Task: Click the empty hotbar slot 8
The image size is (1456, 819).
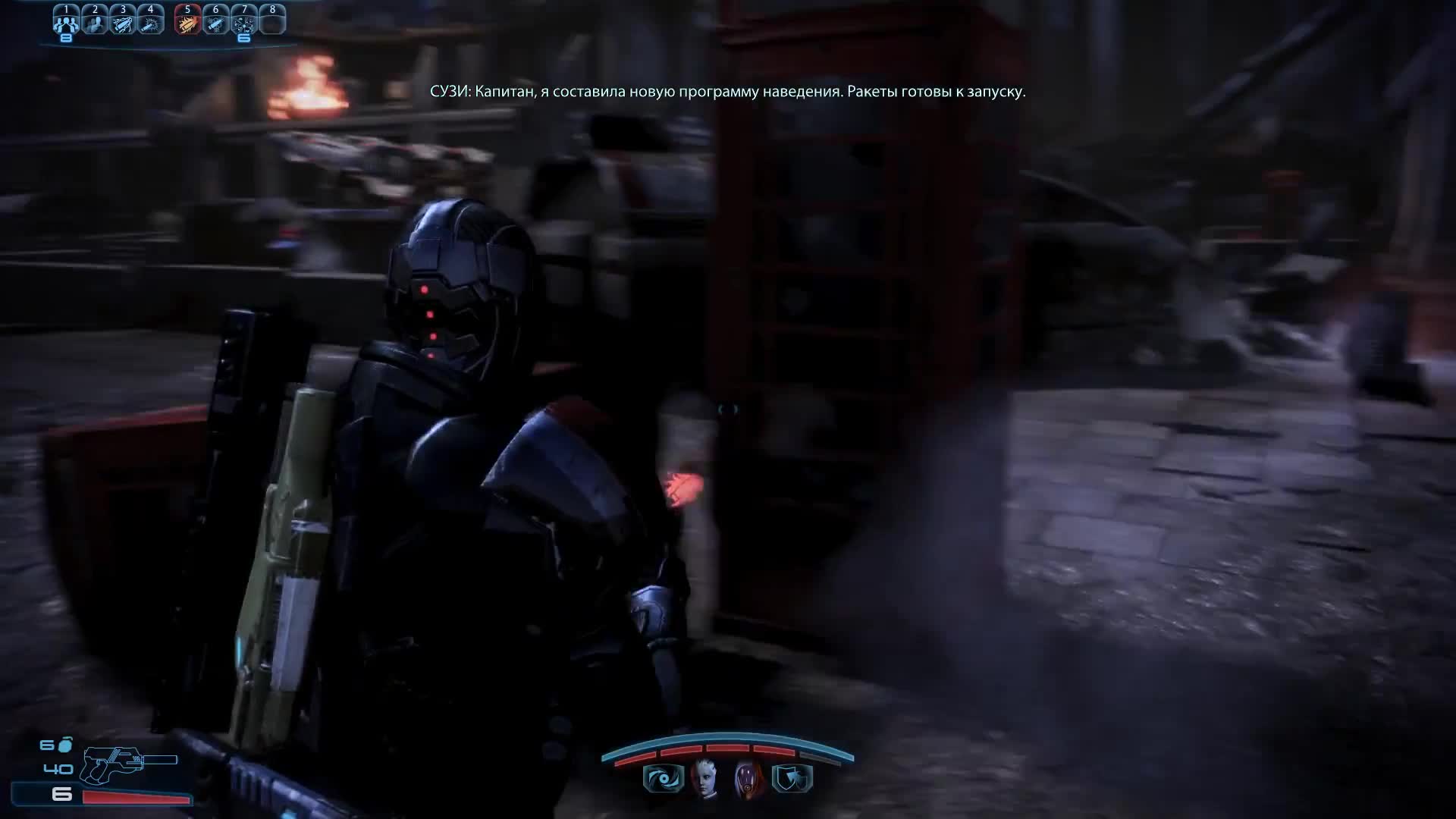Action: [x=272, y=23]
